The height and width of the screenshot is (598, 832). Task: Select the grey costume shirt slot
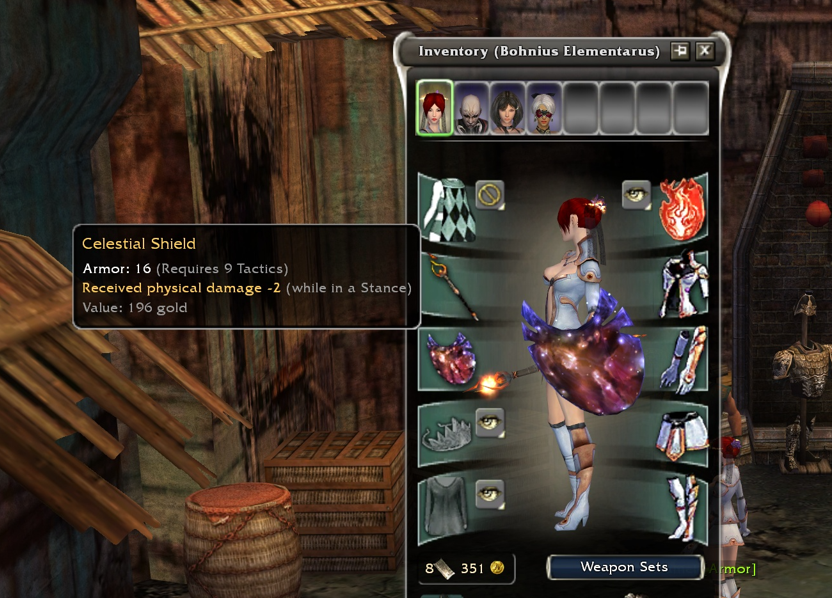click(x=447, y=508)
